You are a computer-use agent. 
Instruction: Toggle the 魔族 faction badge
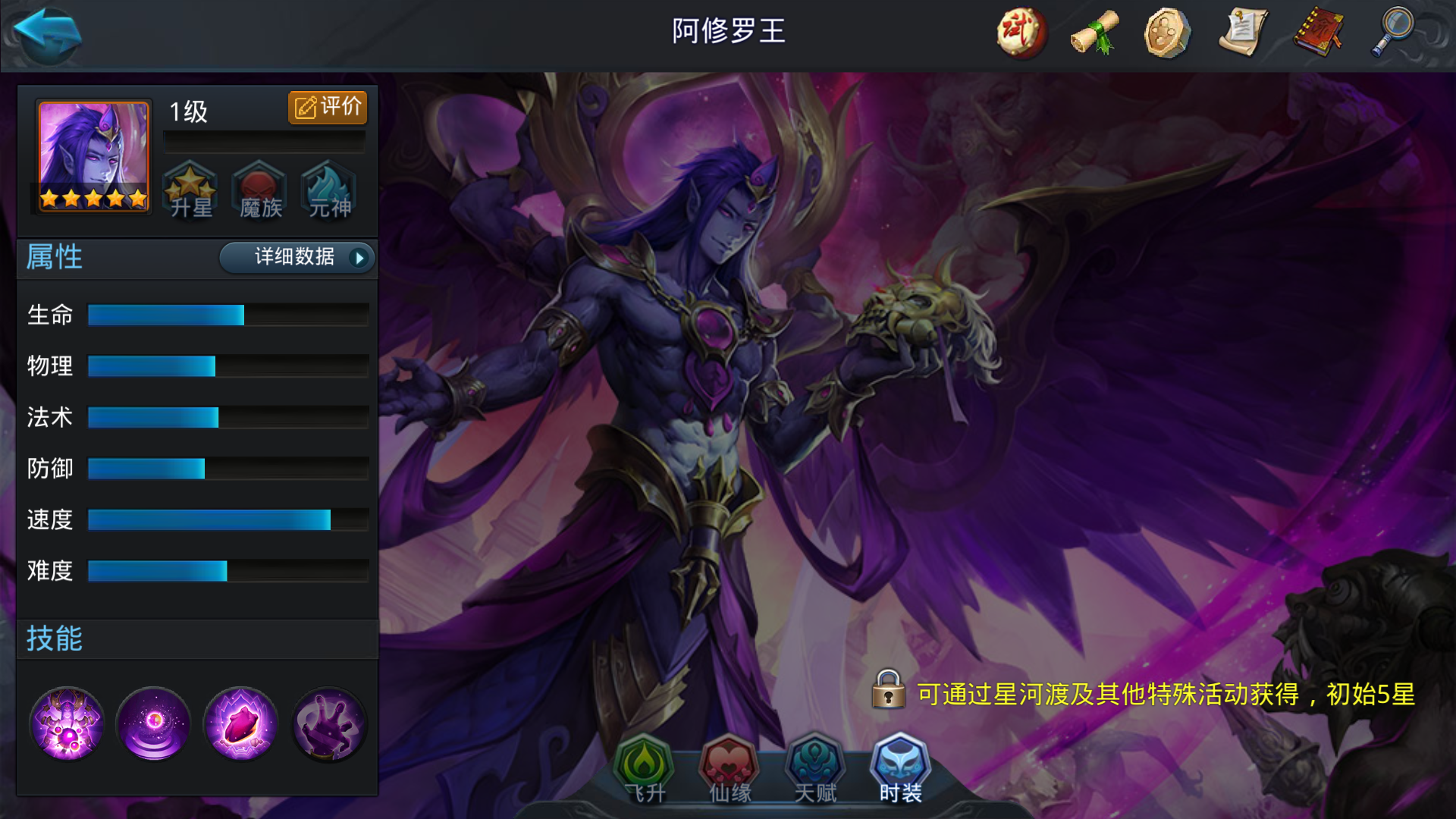pyautogui.click(x=259, y=191)
